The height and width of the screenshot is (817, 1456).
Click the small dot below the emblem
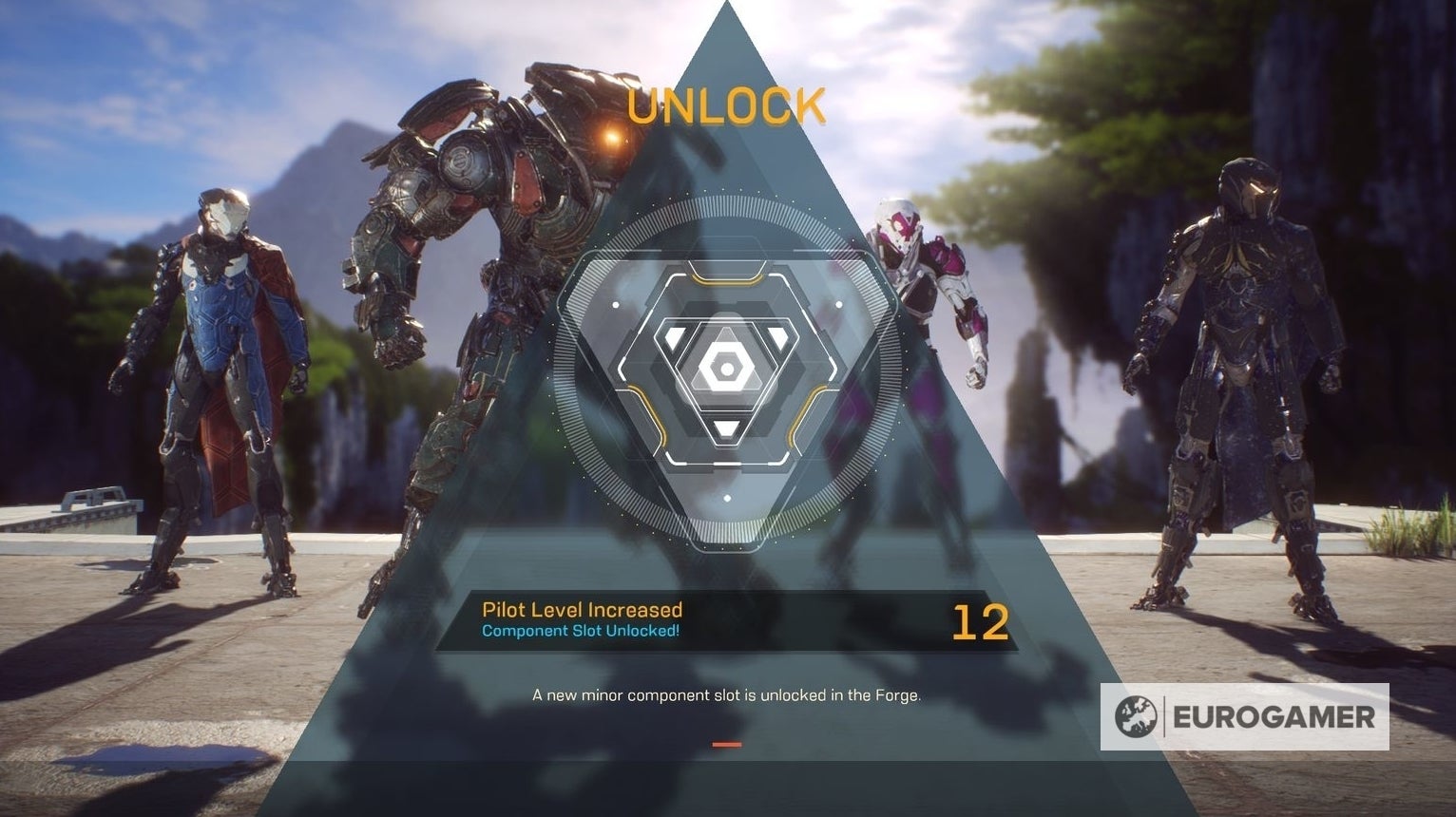click(728, 496)
